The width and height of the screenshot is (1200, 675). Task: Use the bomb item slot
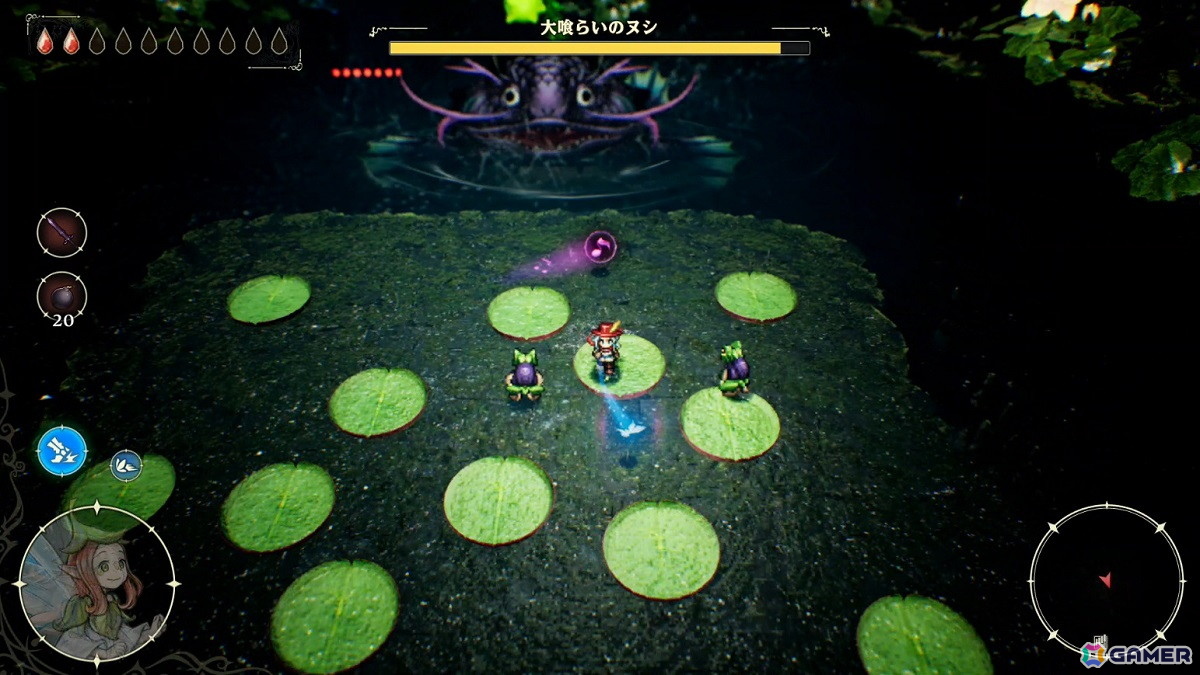(62, 297)
